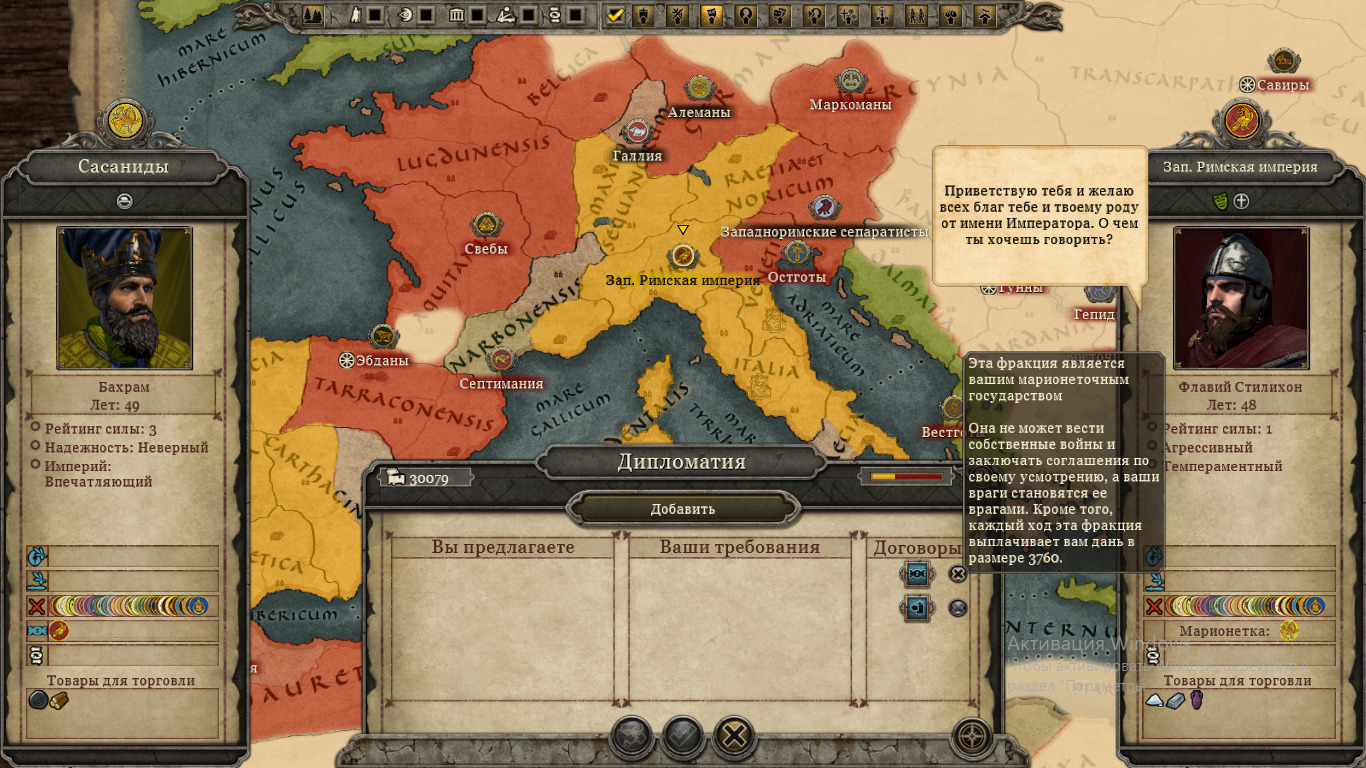Select the Алеманы faction marker

pos(699,88)
